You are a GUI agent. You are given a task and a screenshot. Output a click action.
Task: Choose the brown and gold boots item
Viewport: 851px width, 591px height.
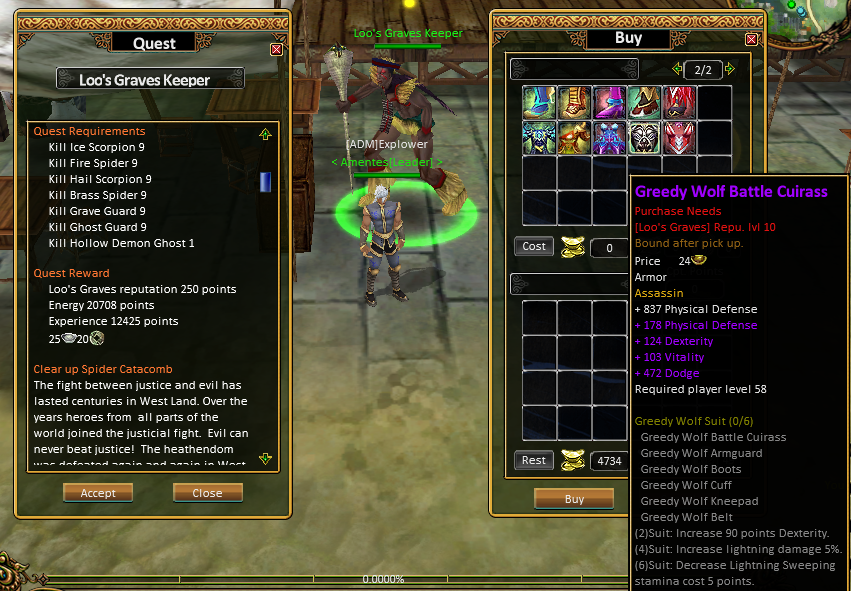point(644,102)
